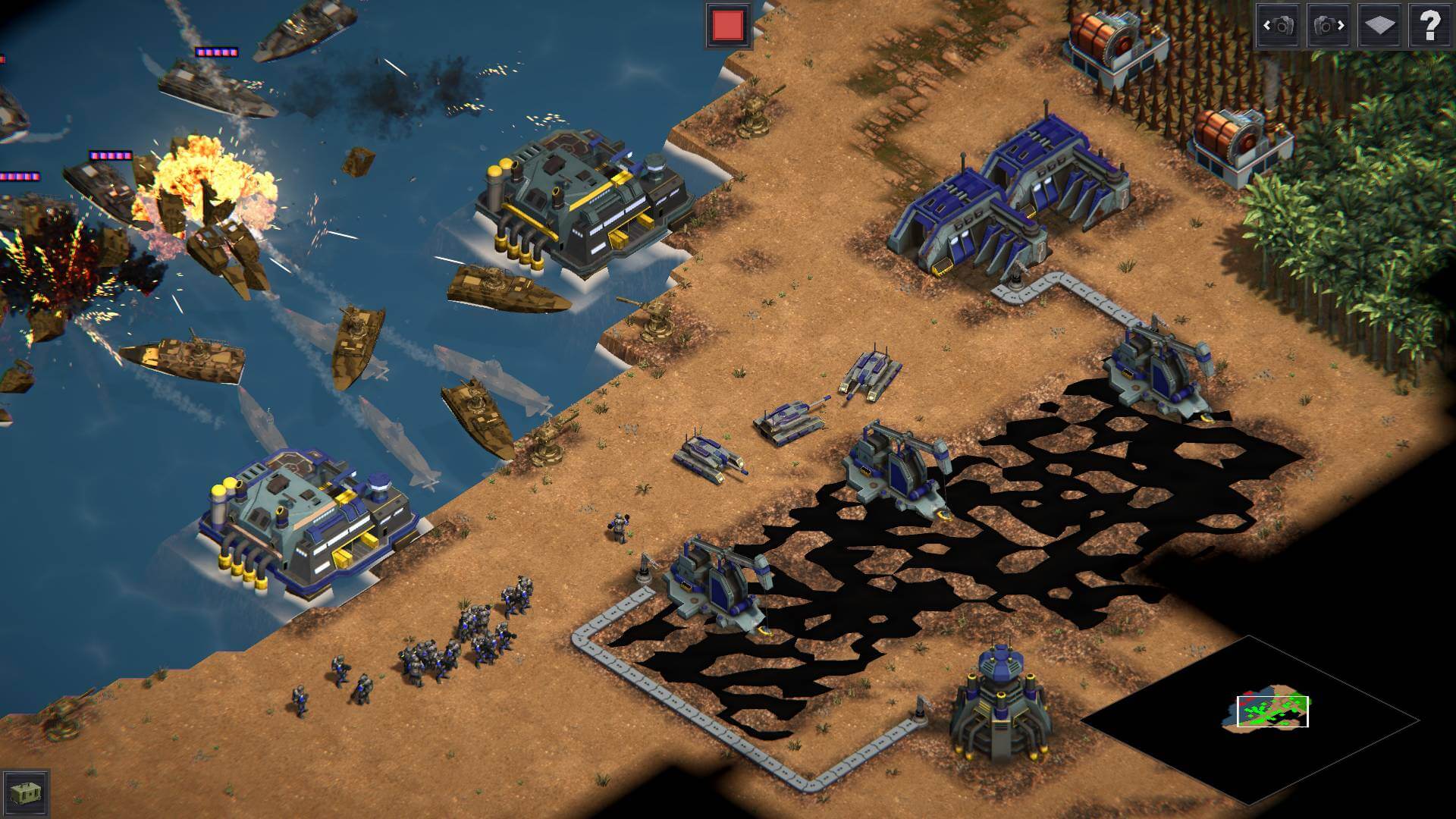Toggle the flat grid tile overlay button
The height and width of the screenshot is (819, 1456).
1379,26
